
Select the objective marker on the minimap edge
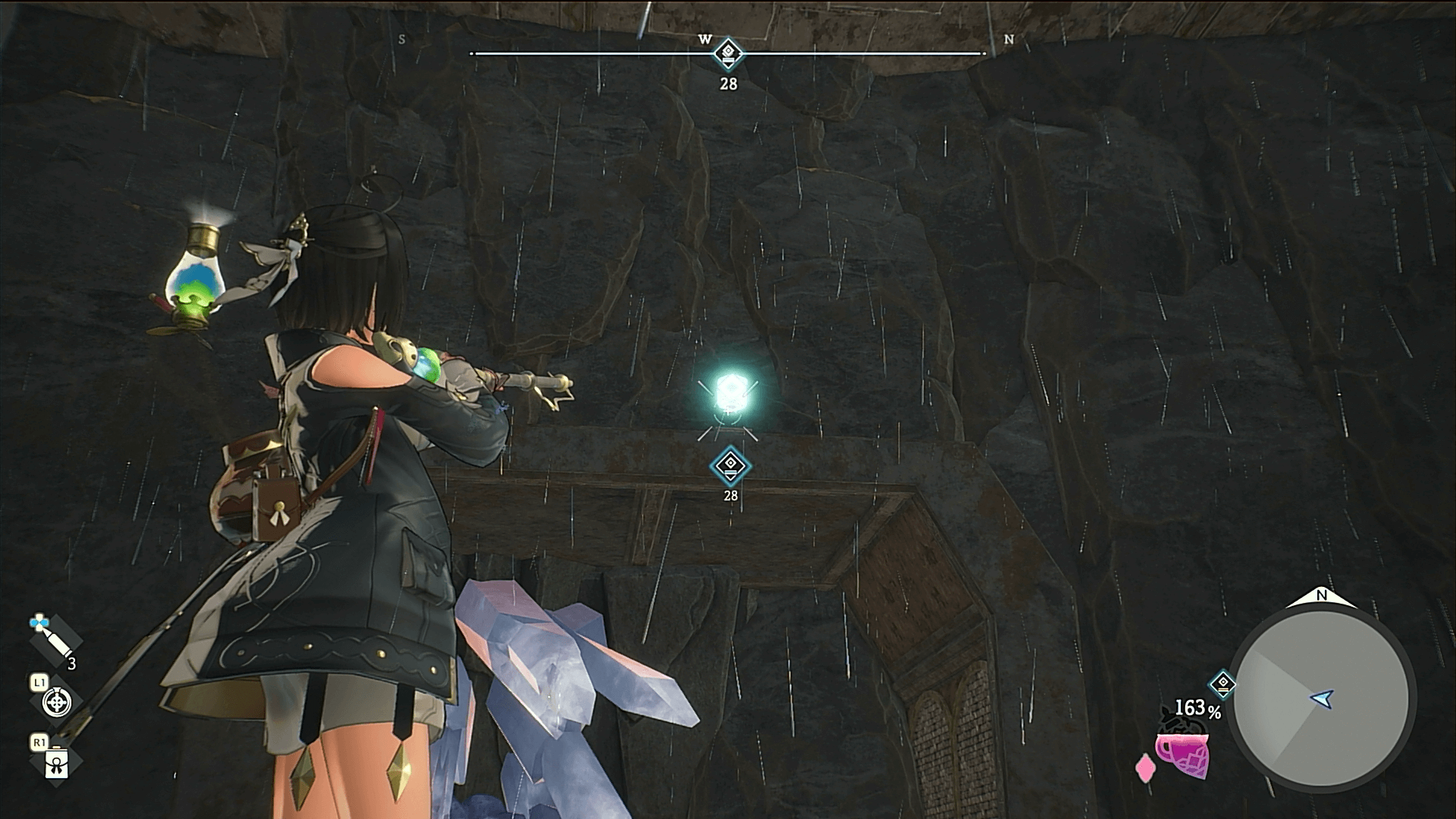point(1222,684)
